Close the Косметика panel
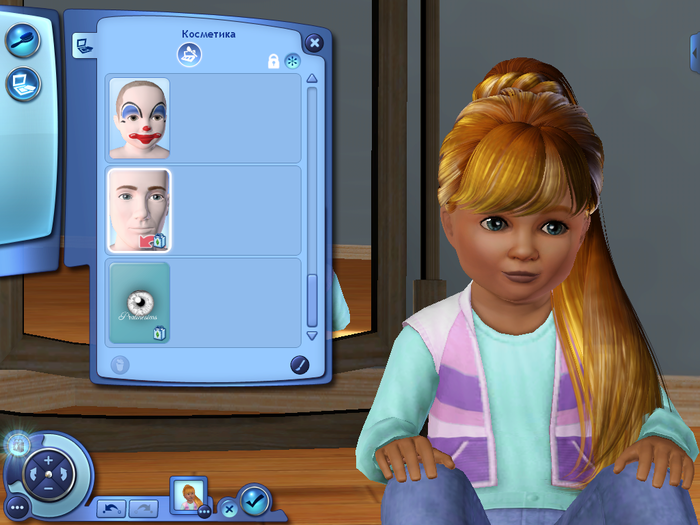The image size is (700, 525). click(314, 43)
